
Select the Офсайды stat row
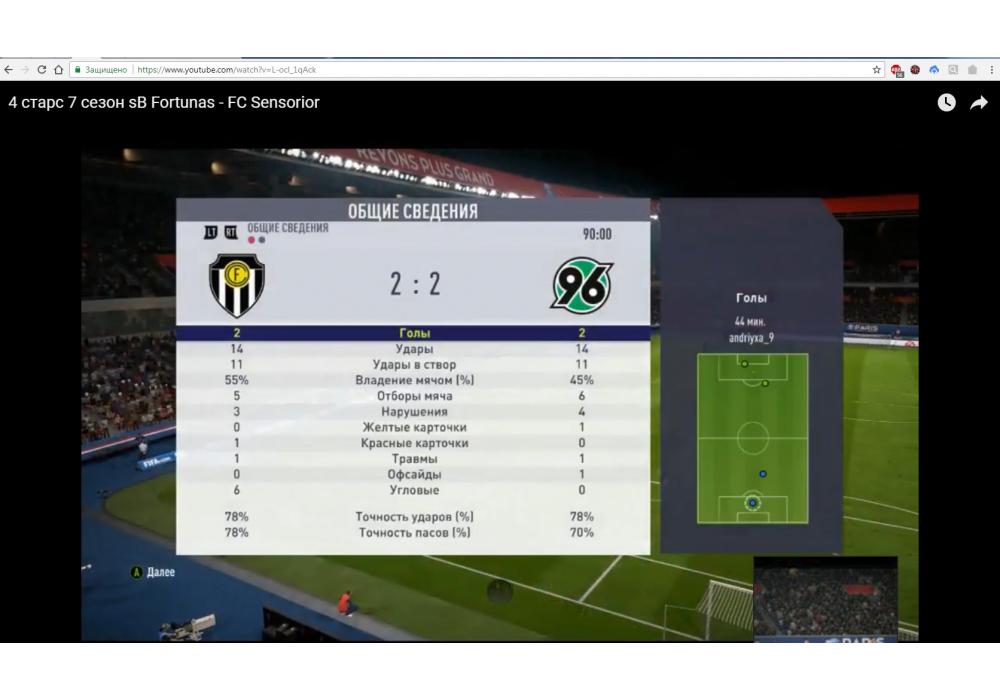(414, 475)
